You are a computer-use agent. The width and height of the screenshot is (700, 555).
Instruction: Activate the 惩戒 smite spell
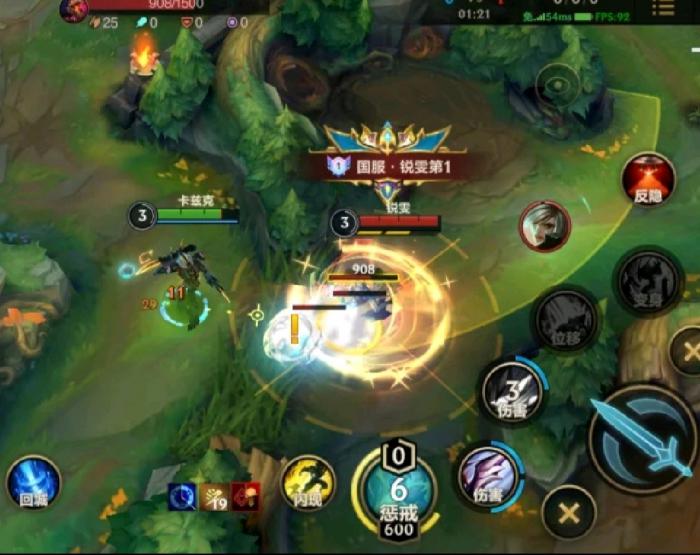[399, 490]
